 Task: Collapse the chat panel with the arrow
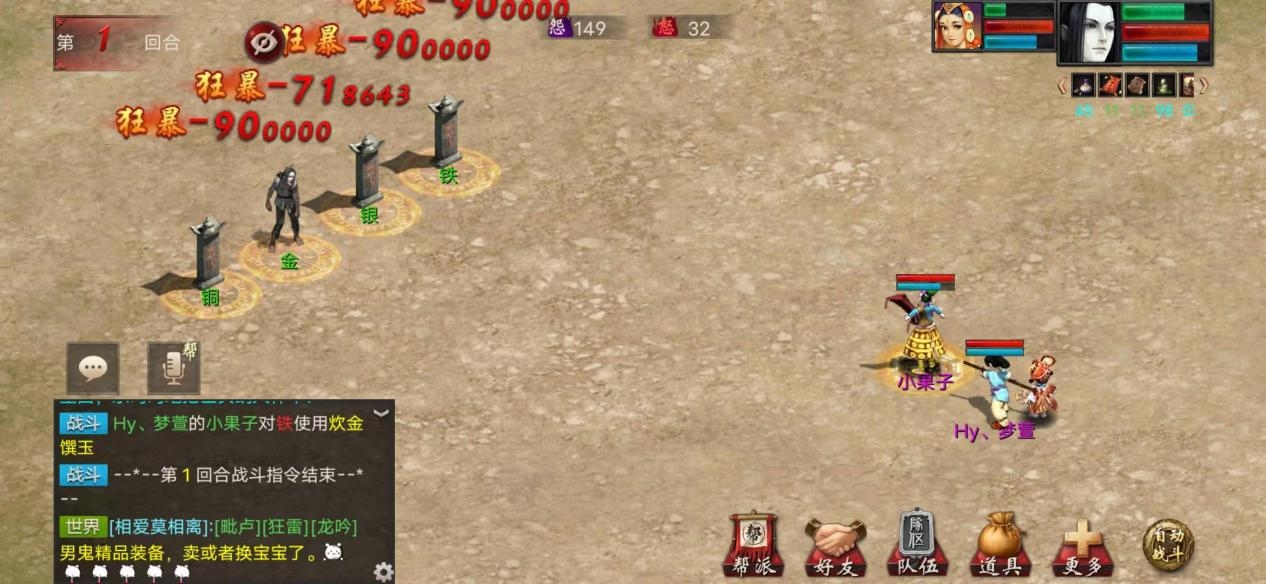[x=381, y=412]
